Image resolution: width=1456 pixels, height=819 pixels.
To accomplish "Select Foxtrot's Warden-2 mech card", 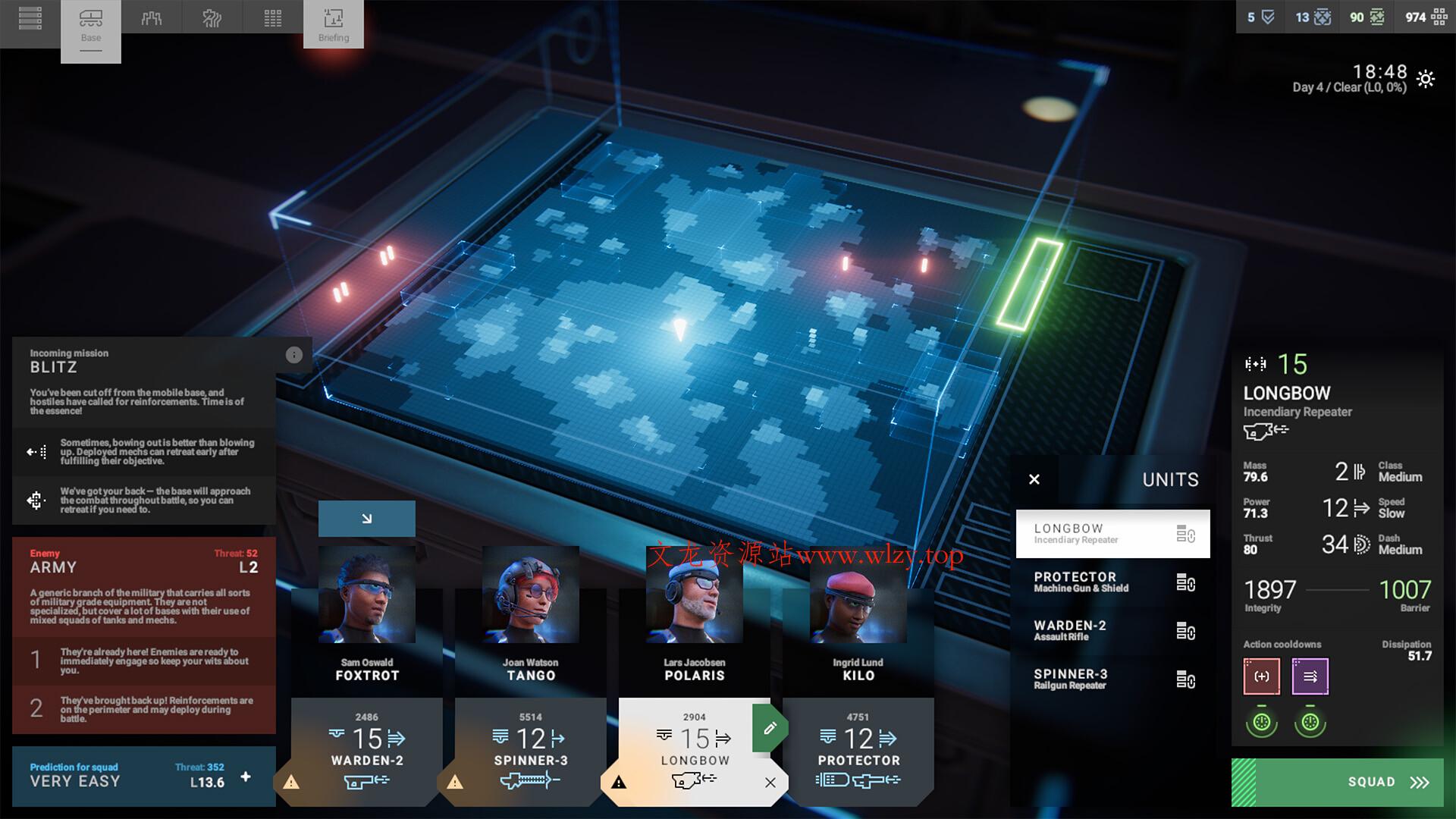I will [x=367, y=751].
